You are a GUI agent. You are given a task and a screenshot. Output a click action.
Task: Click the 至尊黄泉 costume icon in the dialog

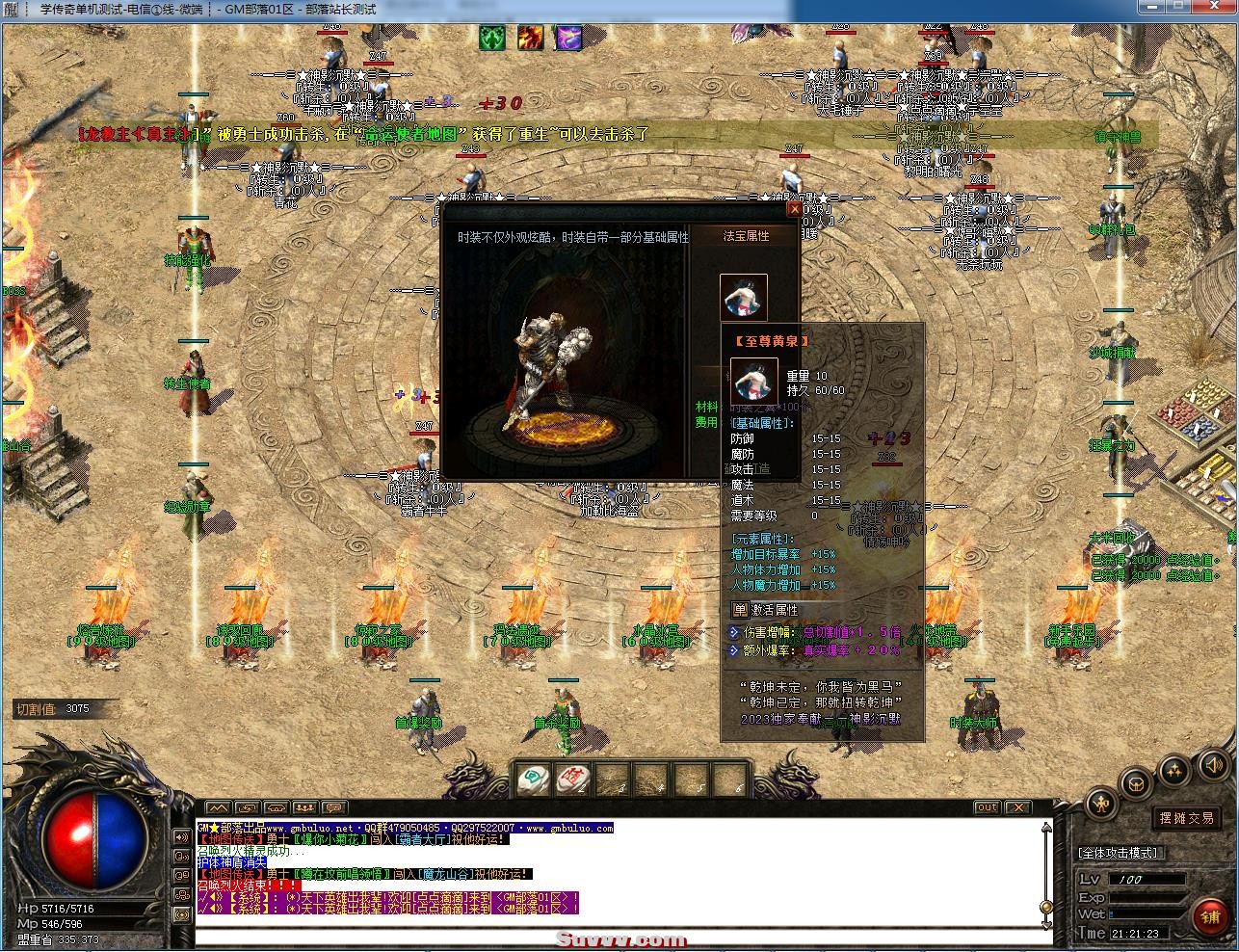(744, 297)
